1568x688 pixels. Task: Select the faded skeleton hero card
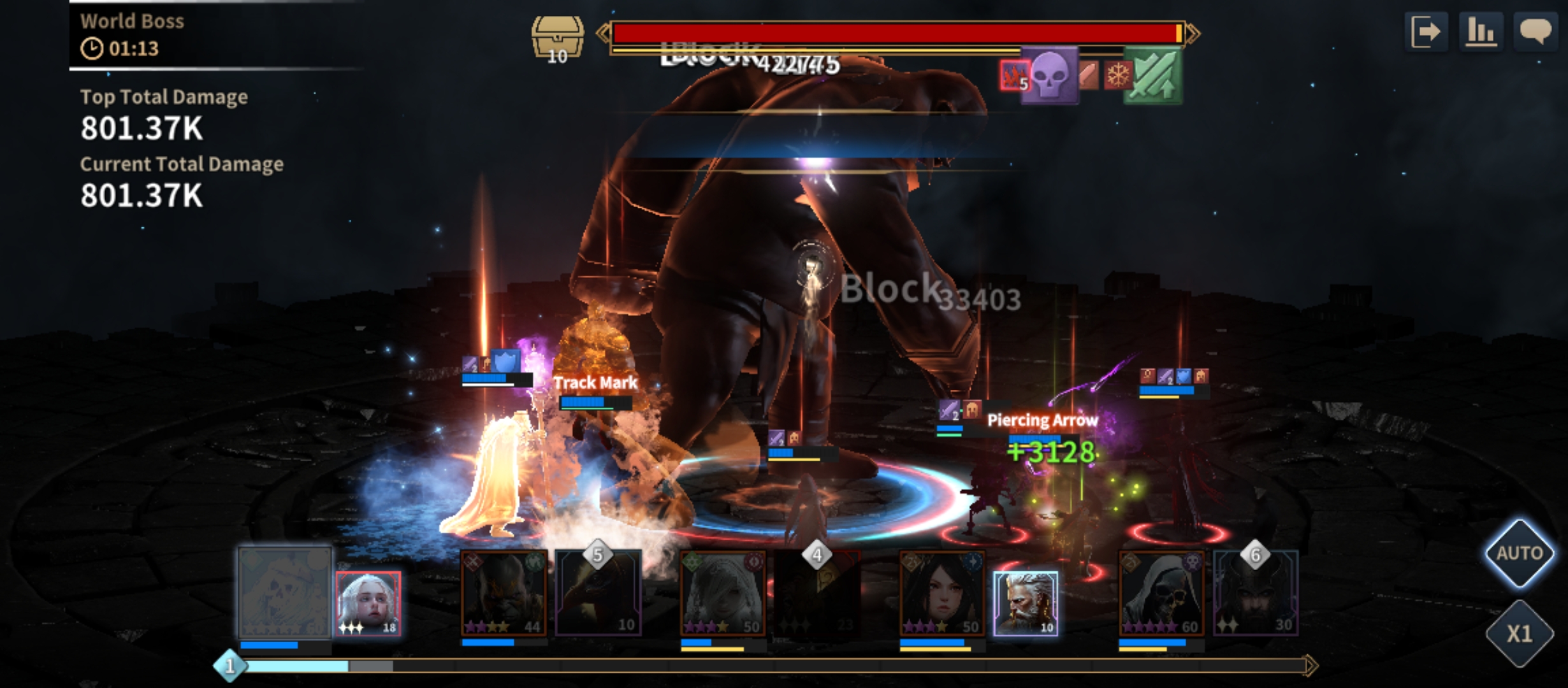(x=285, y=592)
